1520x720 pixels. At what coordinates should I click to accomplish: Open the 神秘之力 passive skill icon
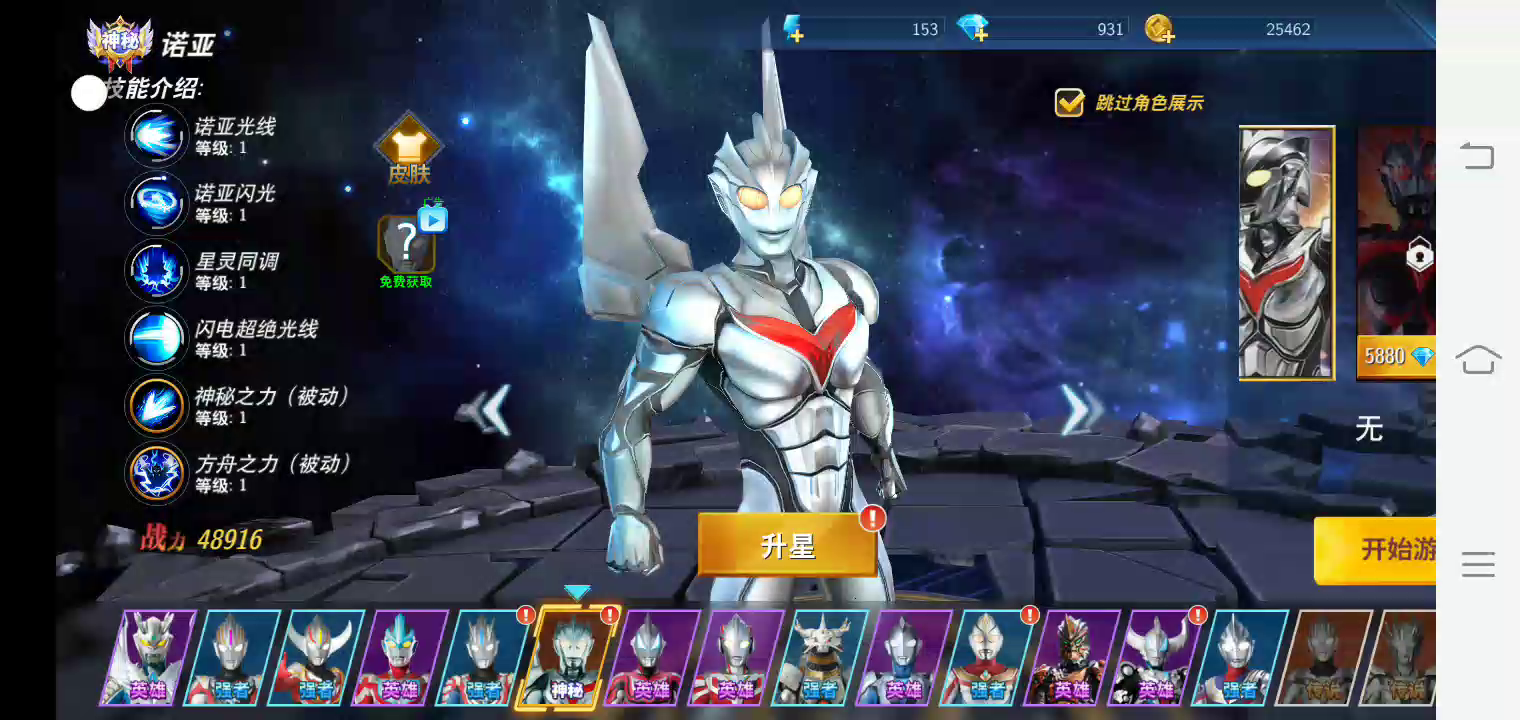click(156, 406)
